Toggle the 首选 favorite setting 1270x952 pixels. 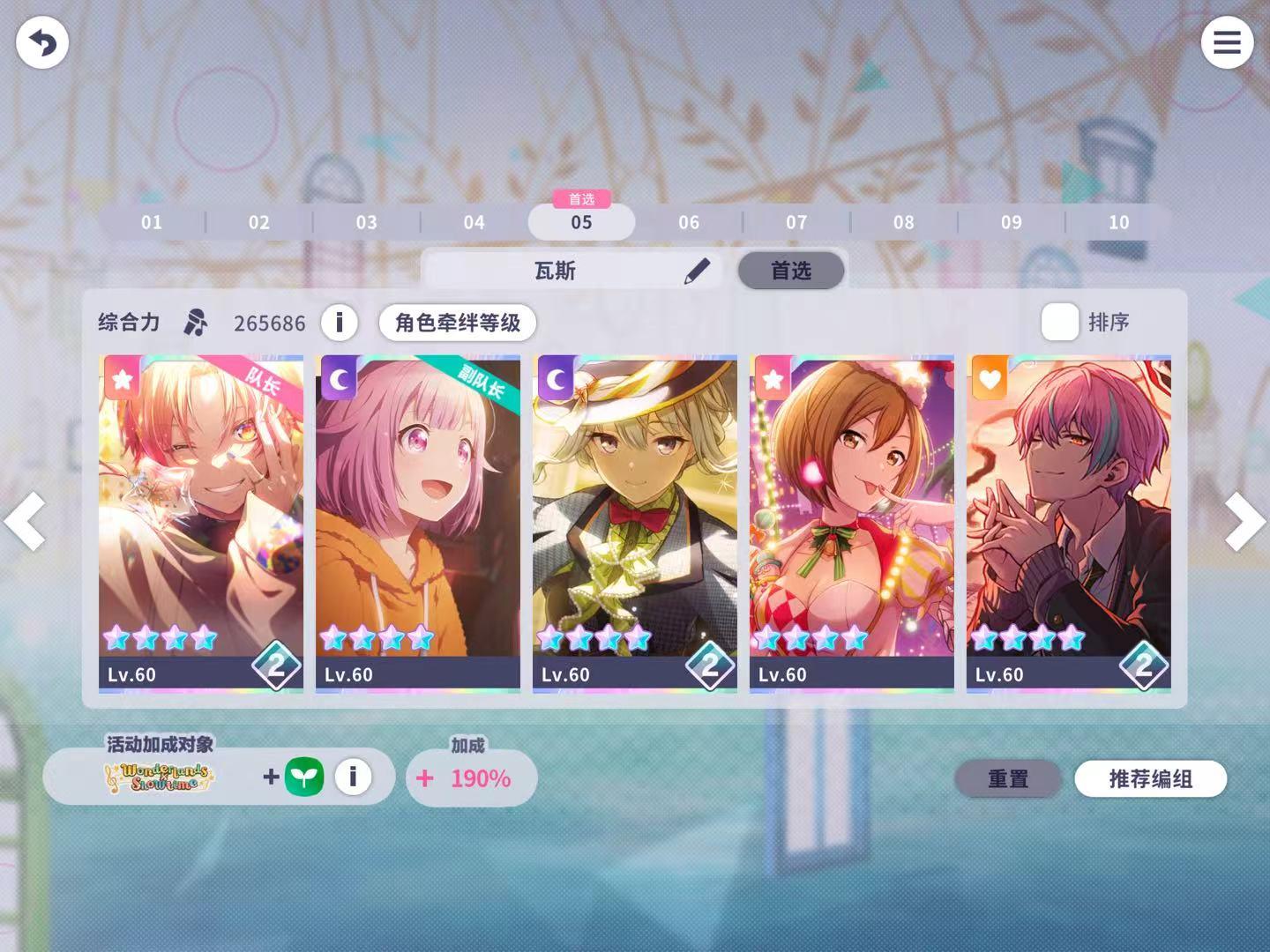click(x=790, y=270)
